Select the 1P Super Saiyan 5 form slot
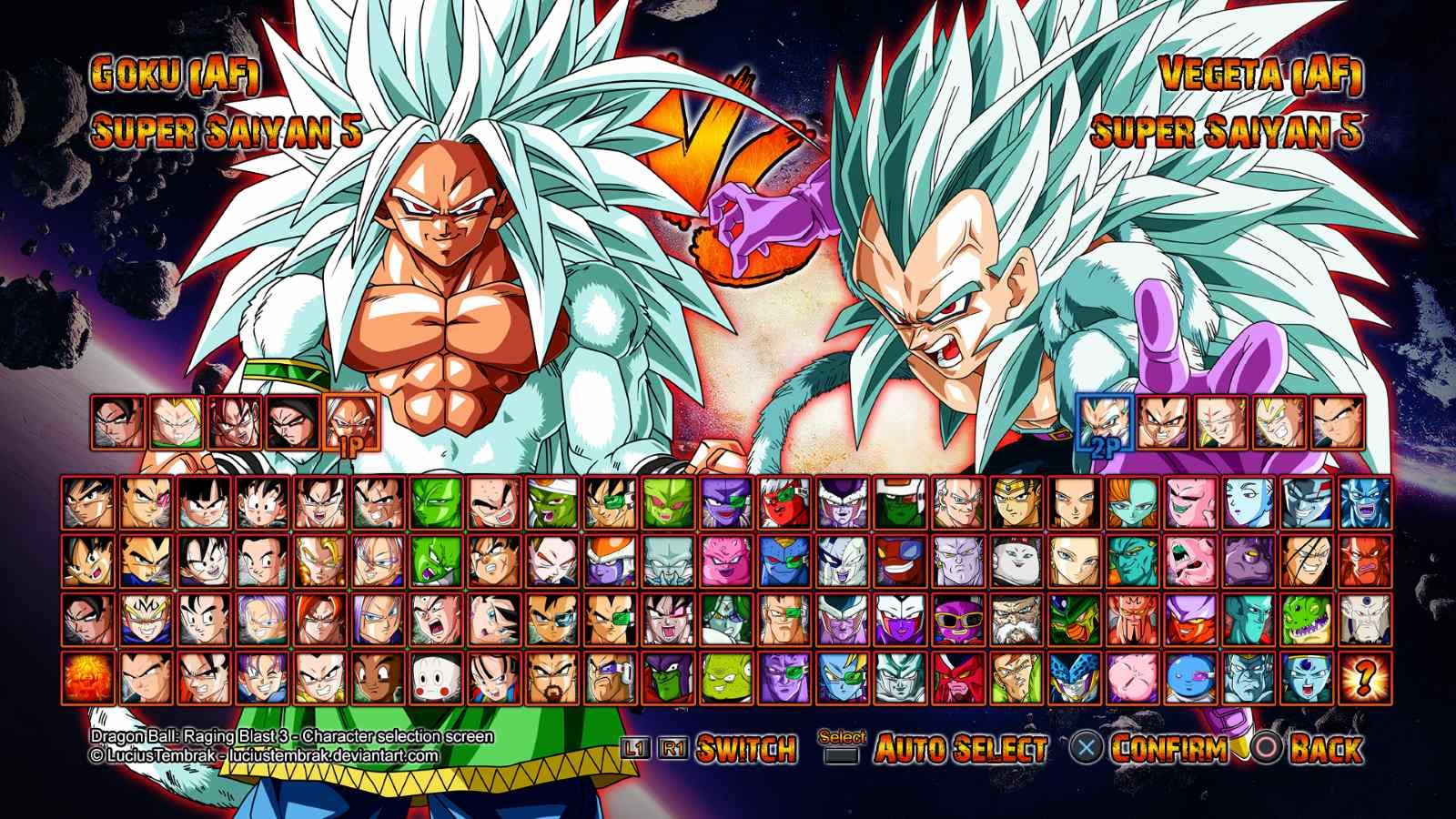This screenshot has height=819, width=1456. point(349,423)
